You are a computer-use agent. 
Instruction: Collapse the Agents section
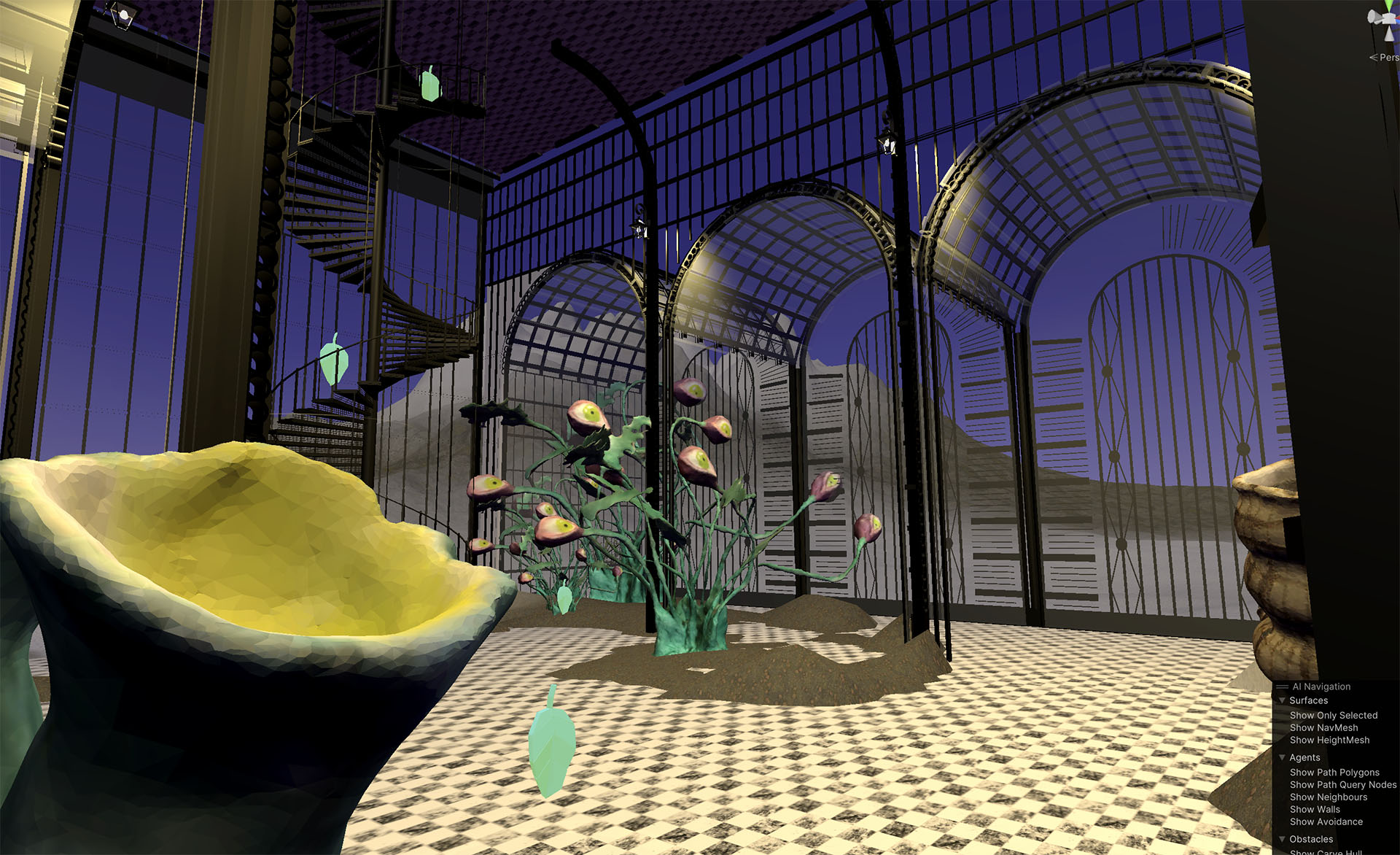pos(1283,758)
